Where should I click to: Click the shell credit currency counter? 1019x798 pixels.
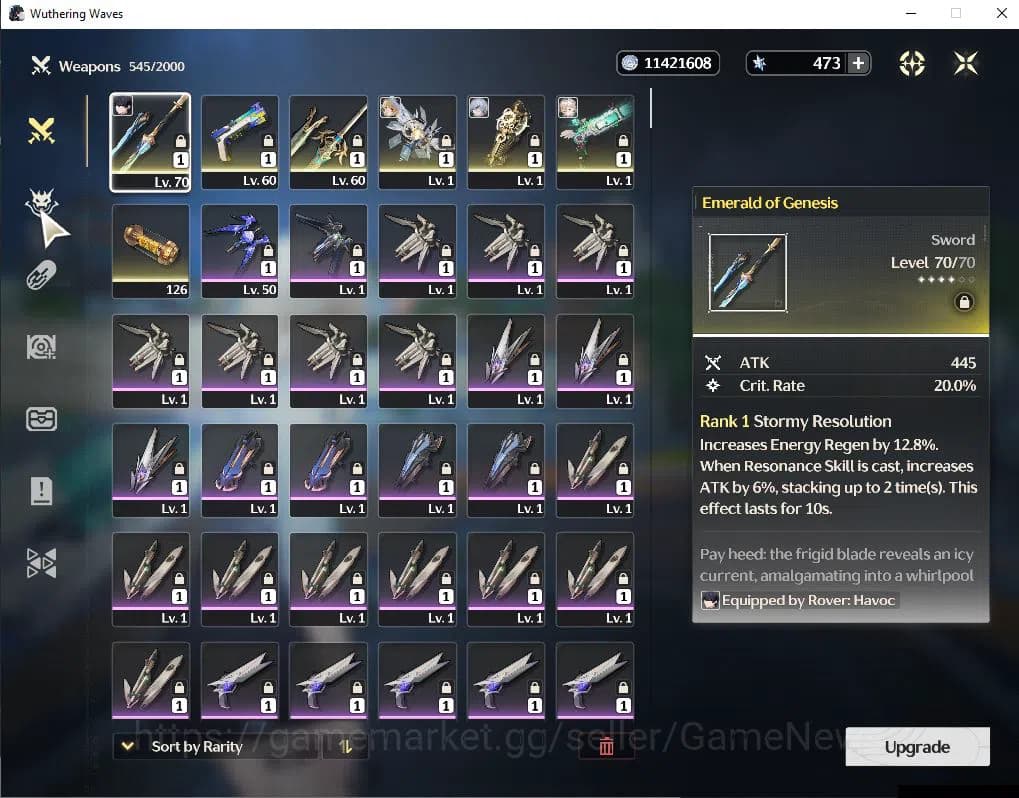(x=668, y=63)
